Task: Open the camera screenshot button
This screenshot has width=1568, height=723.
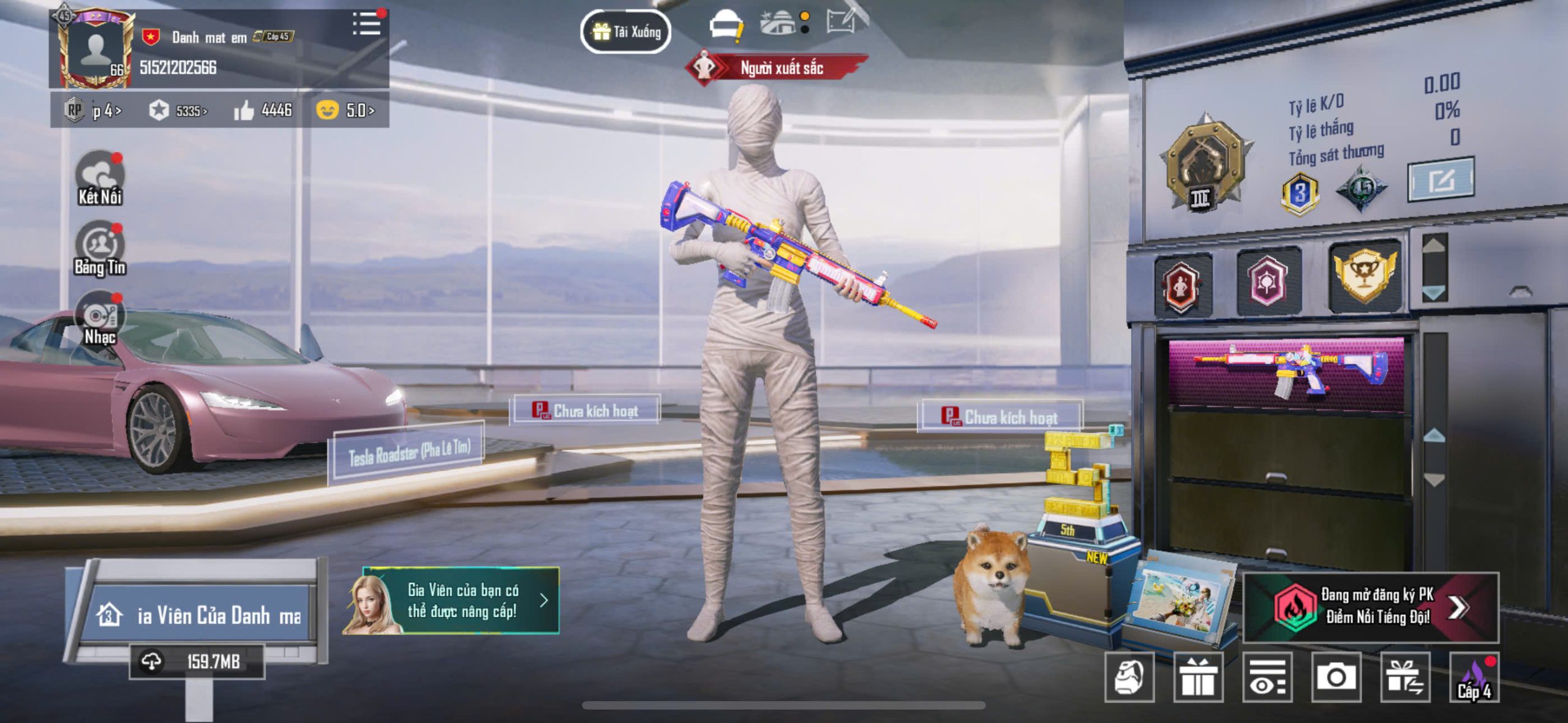Action: (1336, 677)
